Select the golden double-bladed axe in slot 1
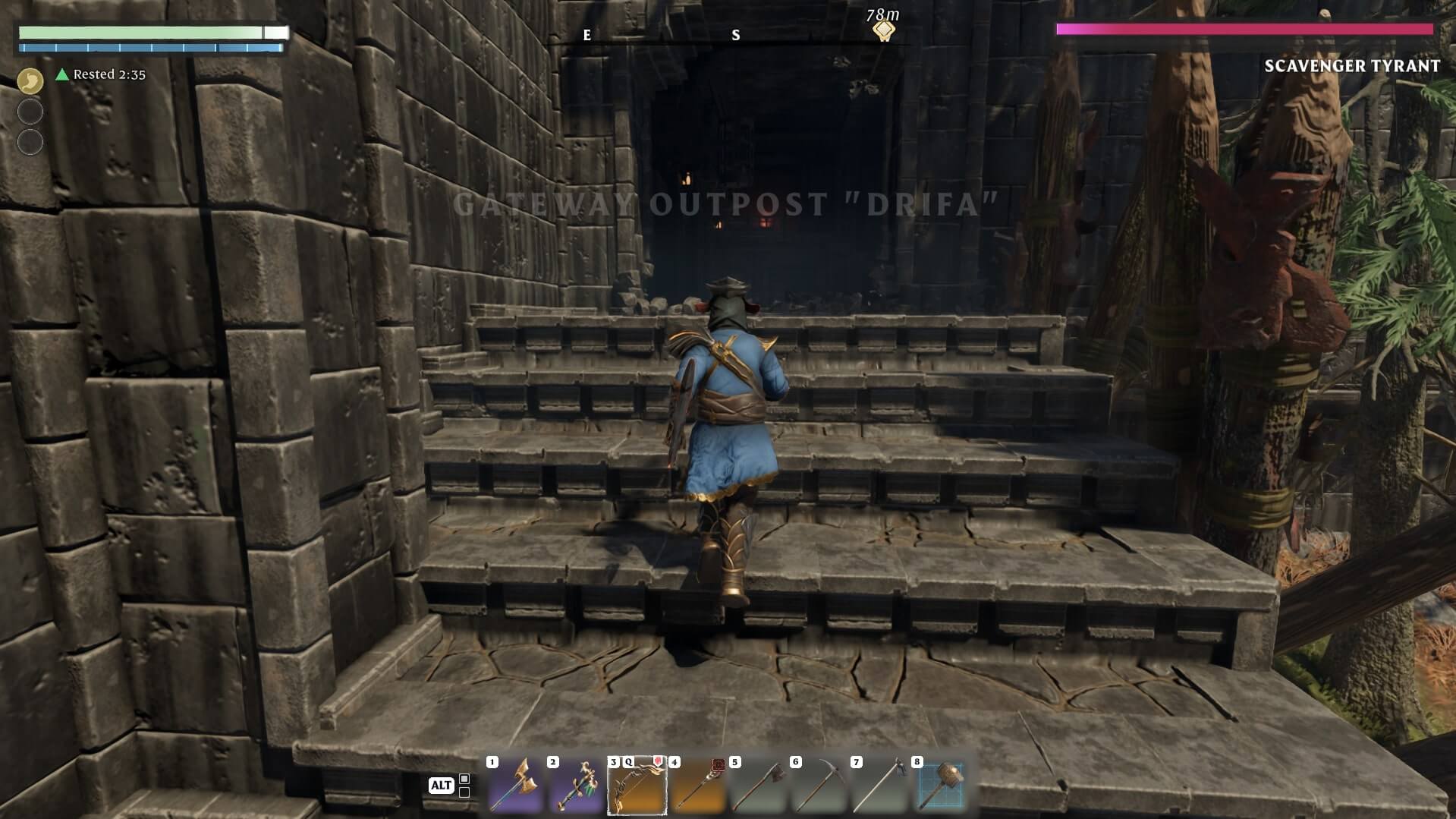 515,786
